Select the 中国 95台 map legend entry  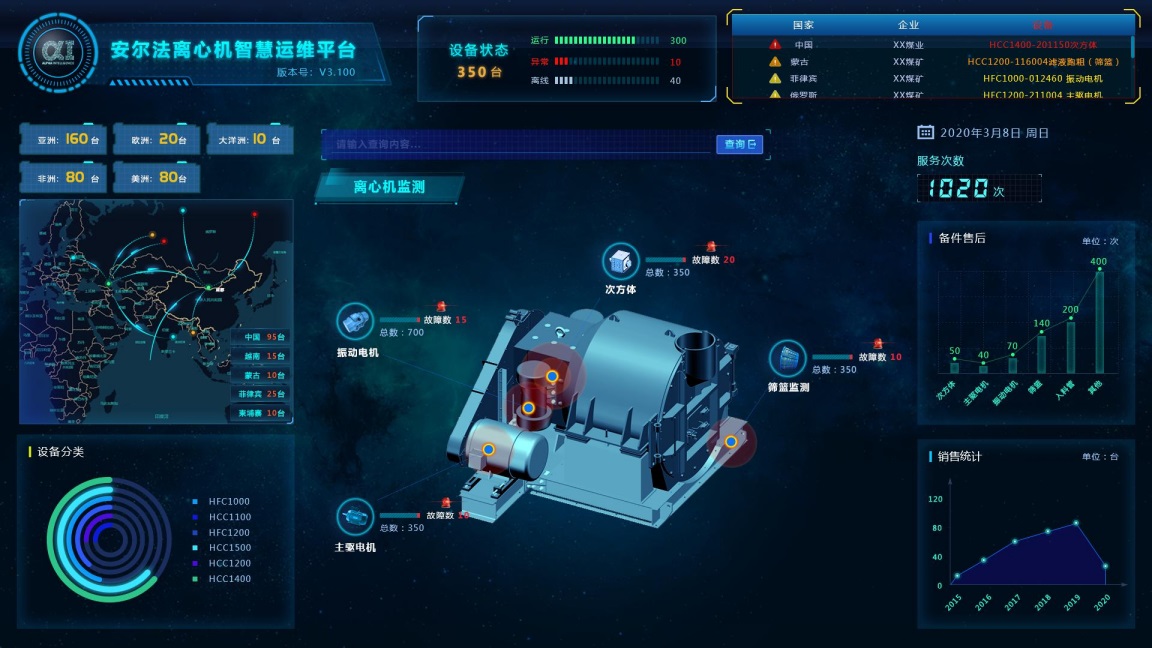click(264, 337)
